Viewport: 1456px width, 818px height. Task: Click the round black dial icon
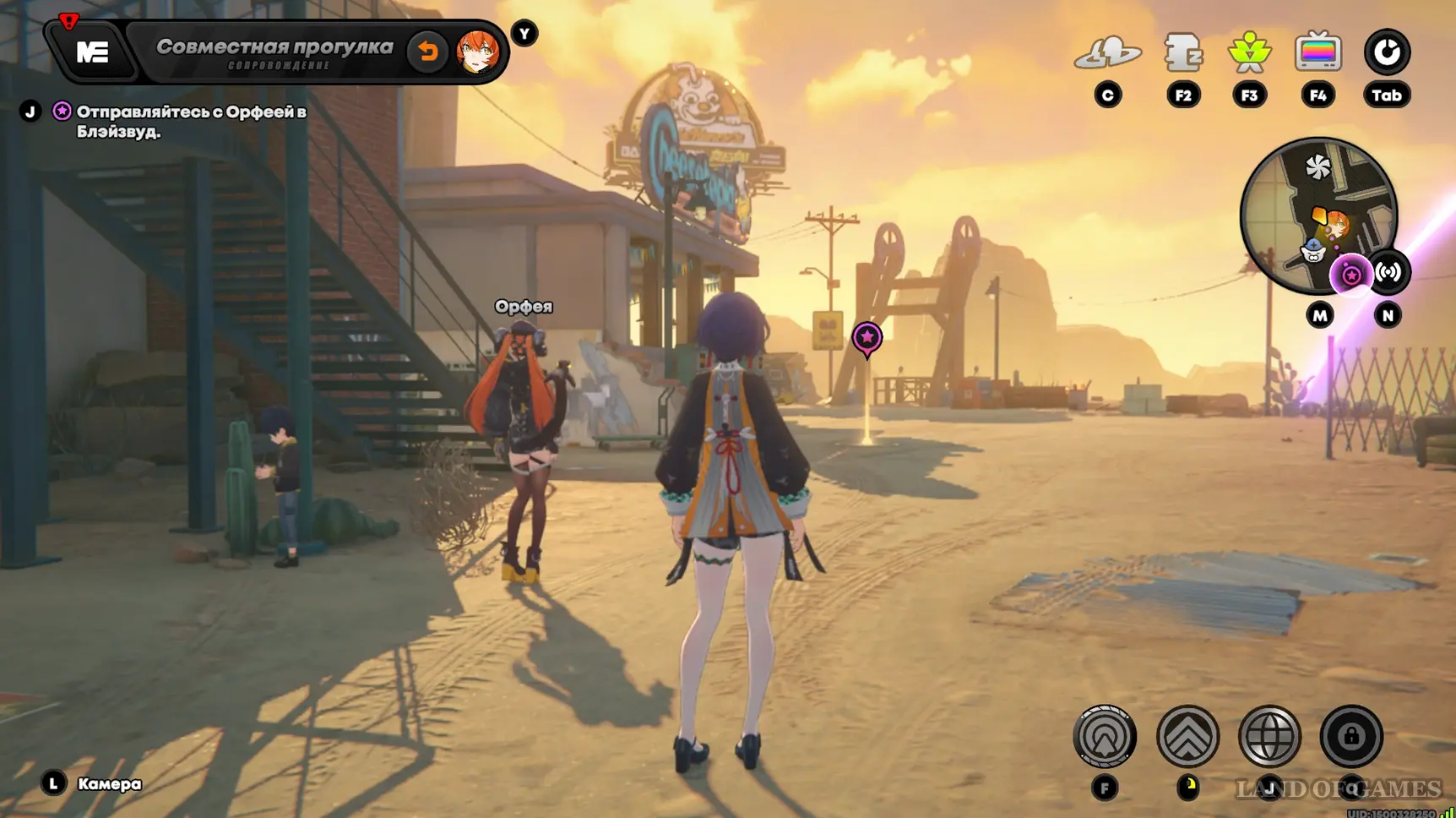pyautogui.click(x=1387, y=53)
